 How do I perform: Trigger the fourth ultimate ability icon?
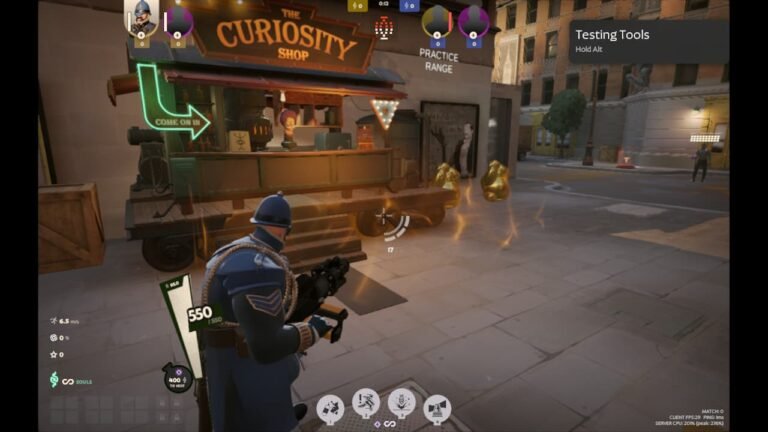click(x=437, y=407)
